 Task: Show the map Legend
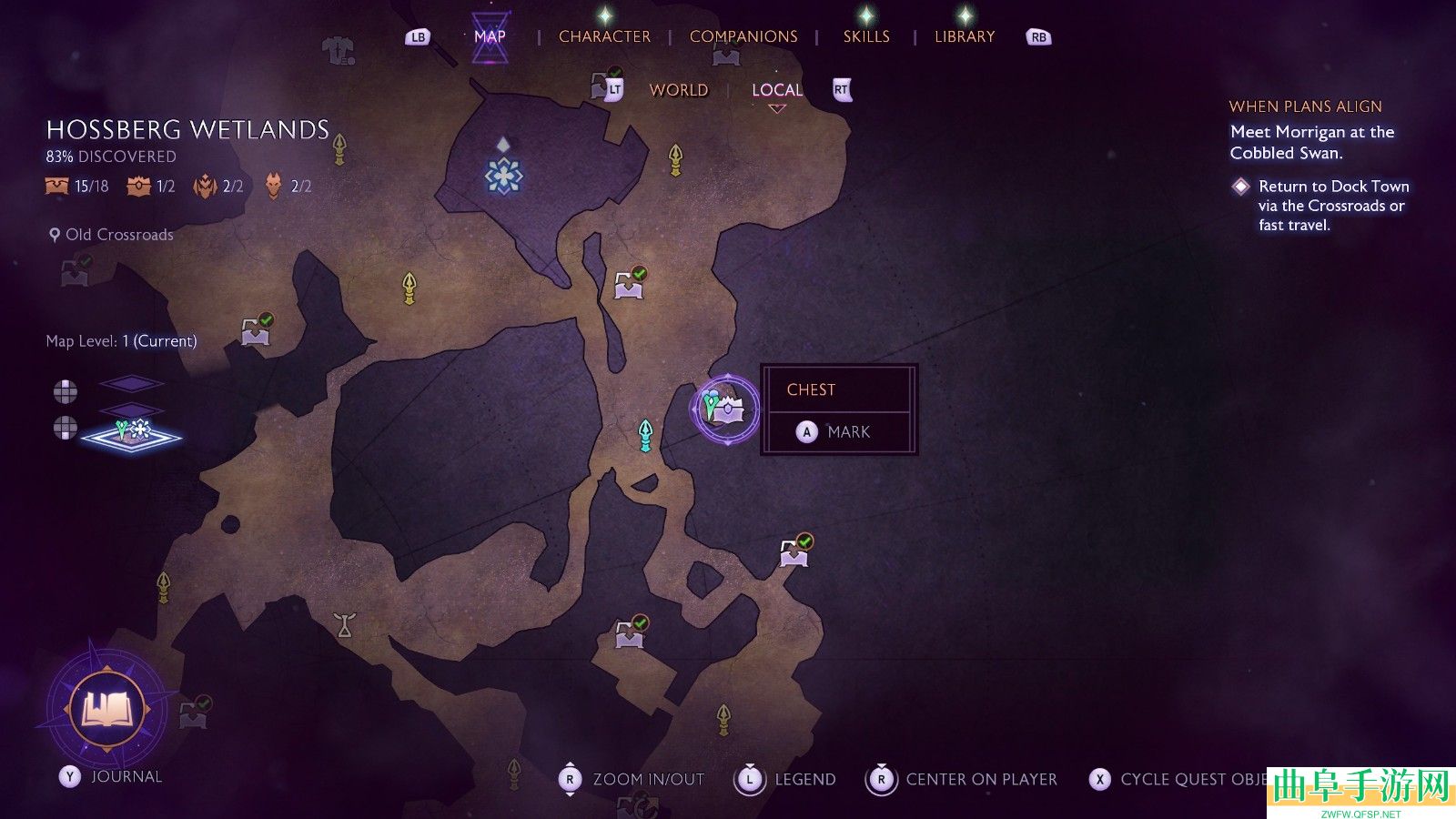pos(787,780)
